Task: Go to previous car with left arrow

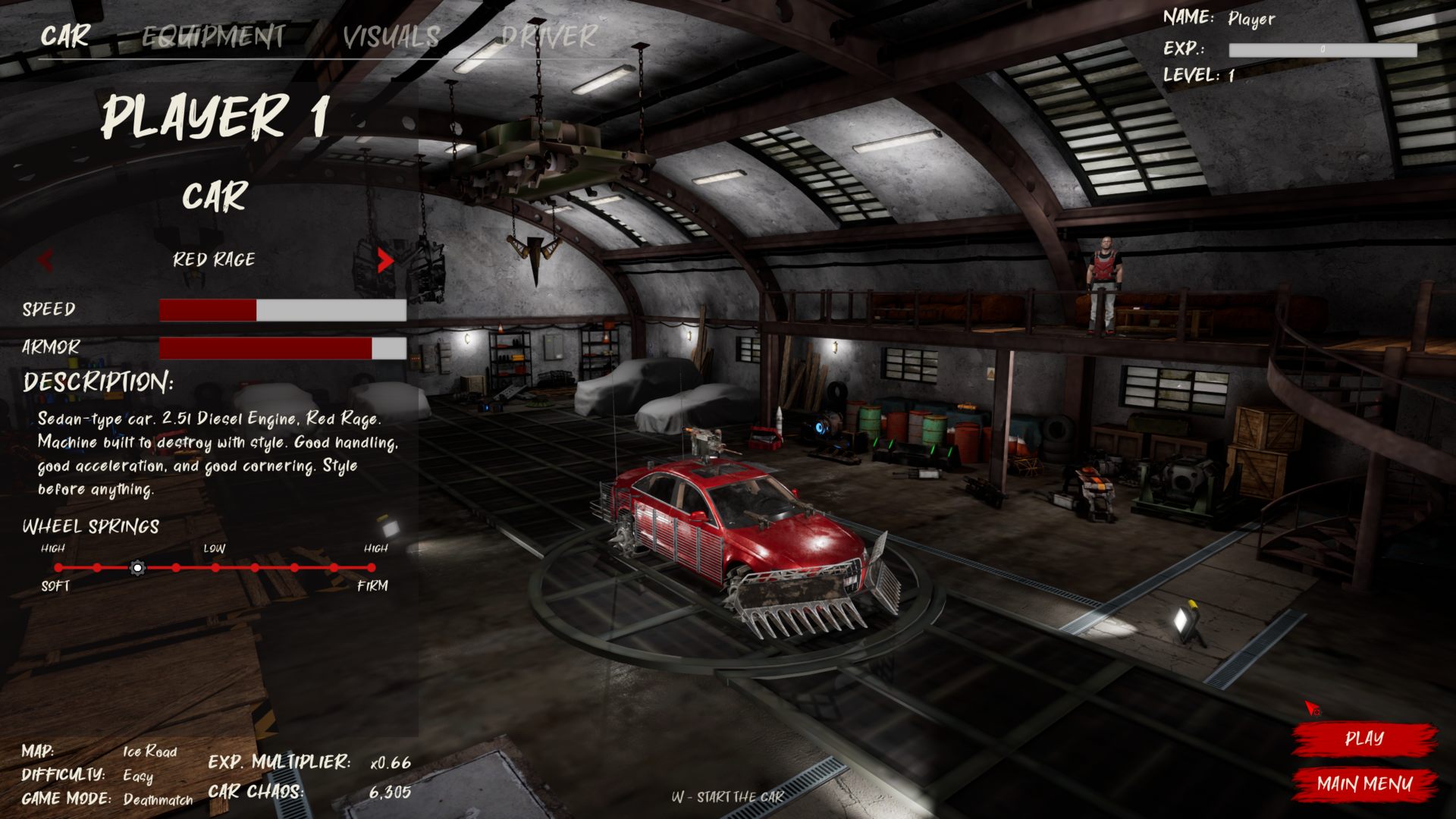Action: coord(45,260)
